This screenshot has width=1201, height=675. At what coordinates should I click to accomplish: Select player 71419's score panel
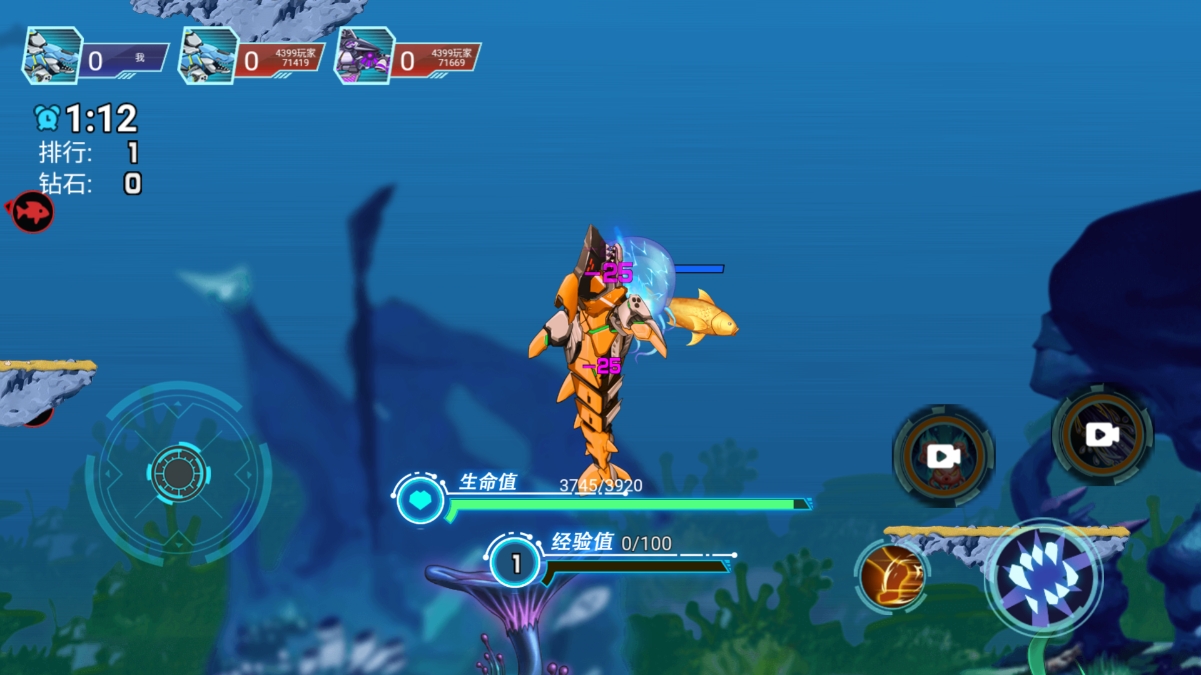coord(252,57)
